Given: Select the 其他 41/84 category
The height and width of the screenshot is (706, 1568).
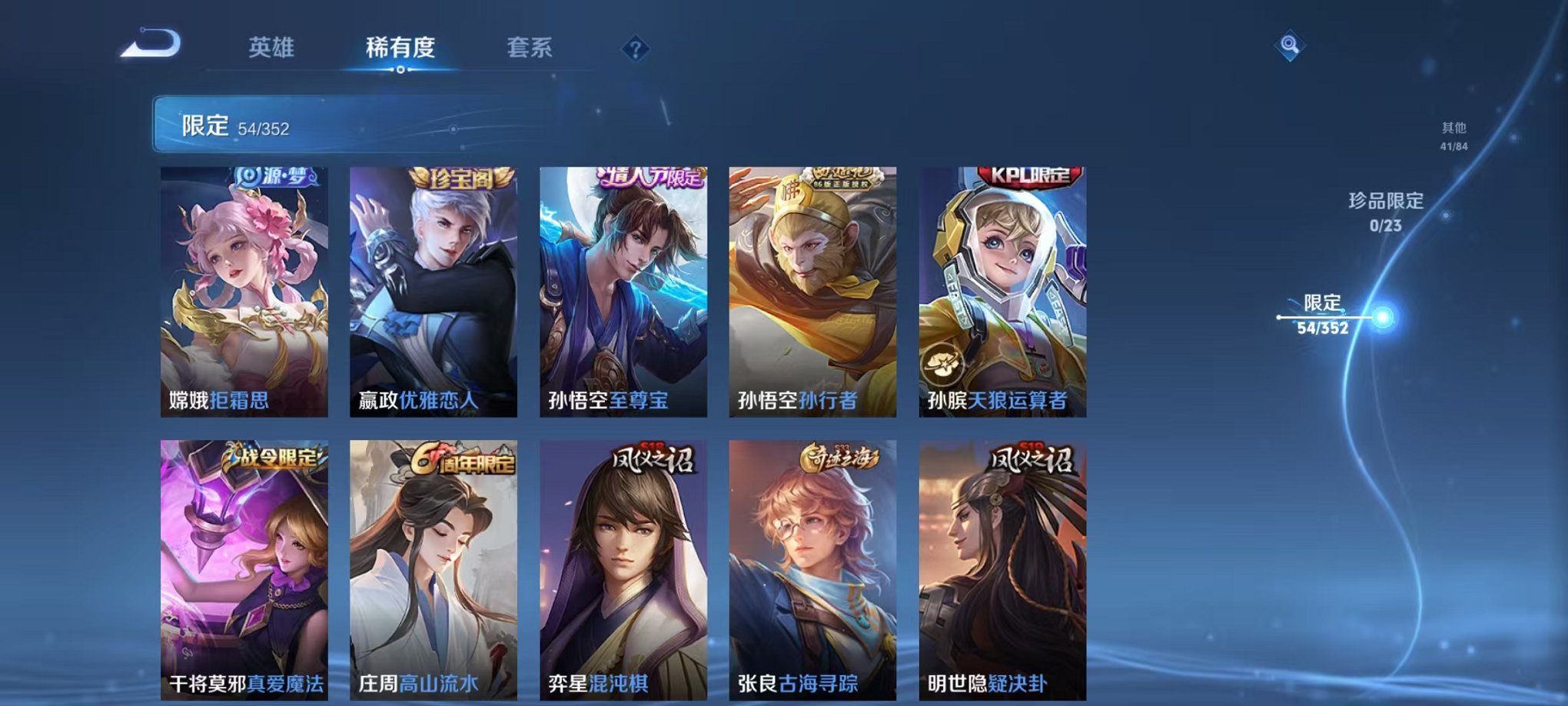Looking at the screenshot, I should click(1453, 136).
